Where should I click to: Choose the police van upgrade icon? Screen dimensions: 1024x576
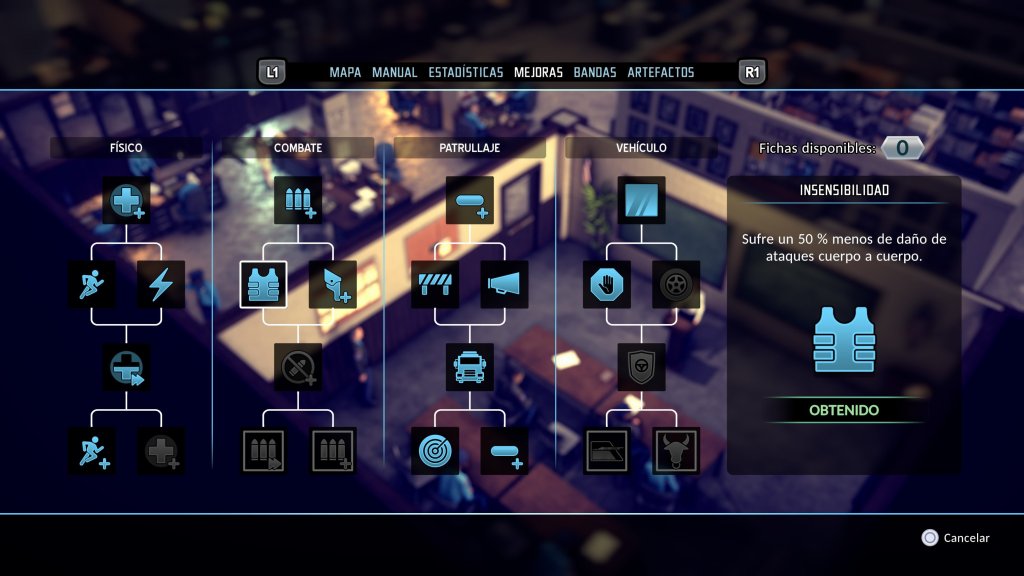point(470,368)
